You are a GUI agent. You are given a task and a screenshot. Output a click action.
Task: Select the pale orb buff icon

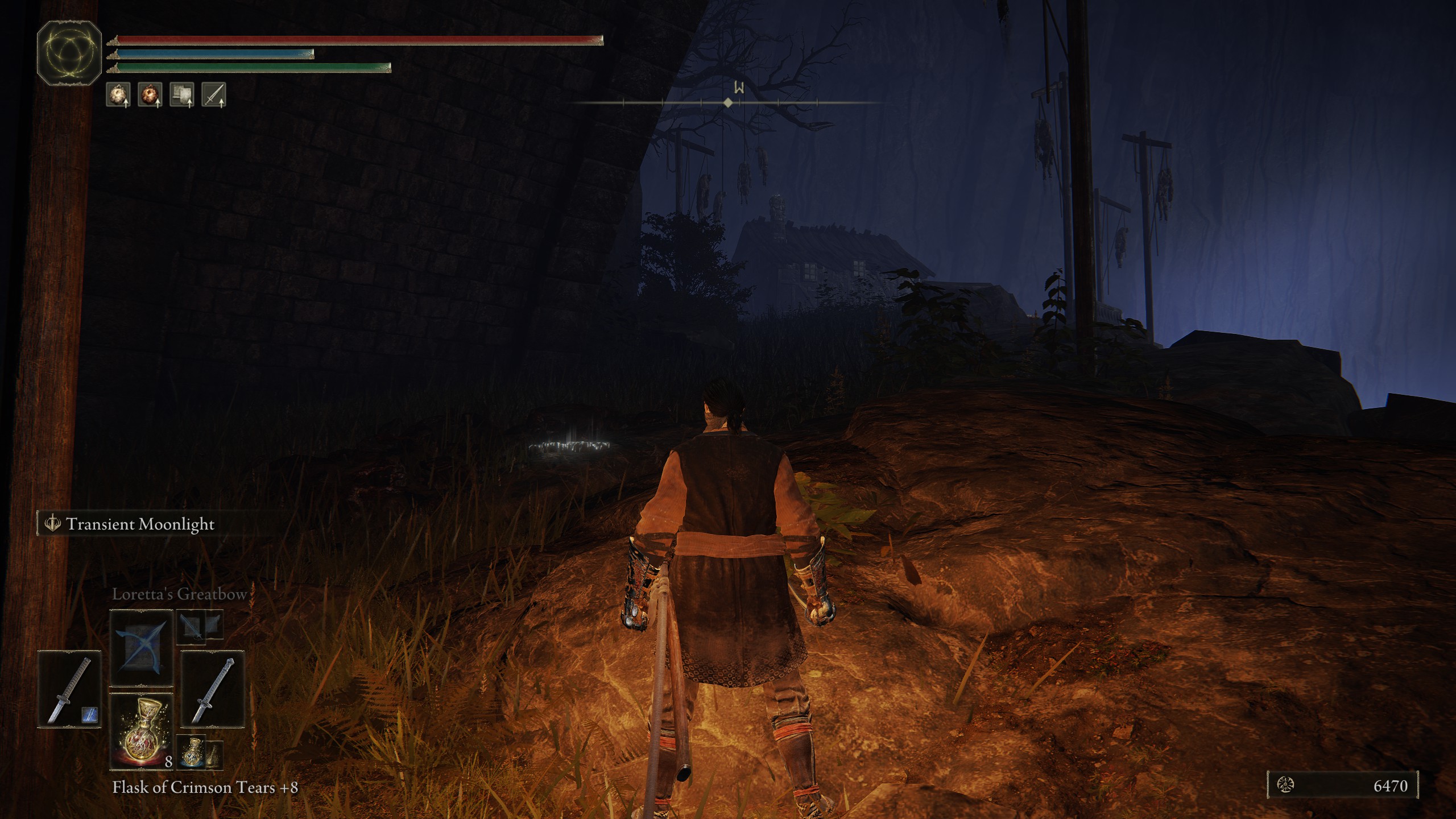click(118, 94)
